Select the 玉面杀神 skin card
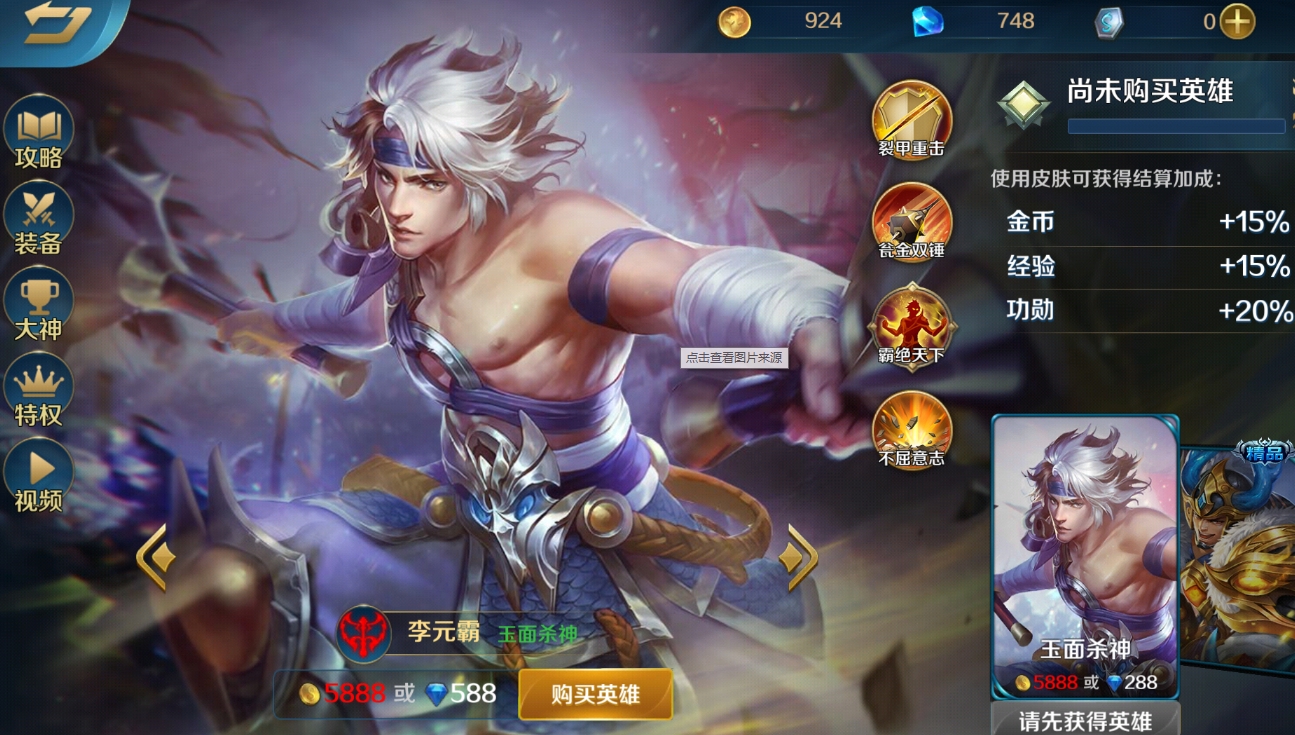 click(1085, 550)
